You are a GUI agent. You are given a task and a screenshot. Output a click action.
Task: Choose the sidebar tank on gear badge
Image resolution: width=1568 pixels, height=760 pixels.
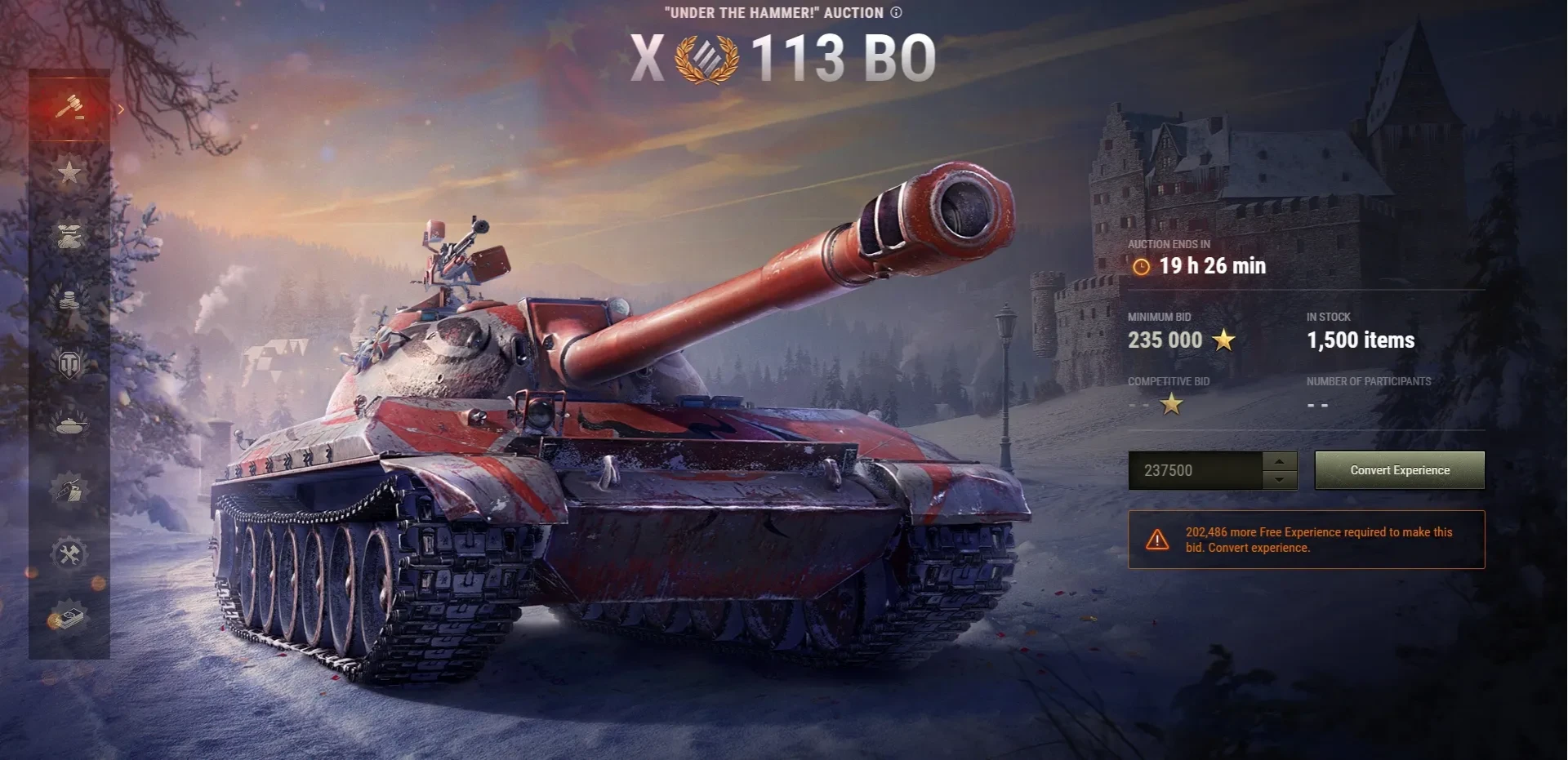click(x=69, y=490)
